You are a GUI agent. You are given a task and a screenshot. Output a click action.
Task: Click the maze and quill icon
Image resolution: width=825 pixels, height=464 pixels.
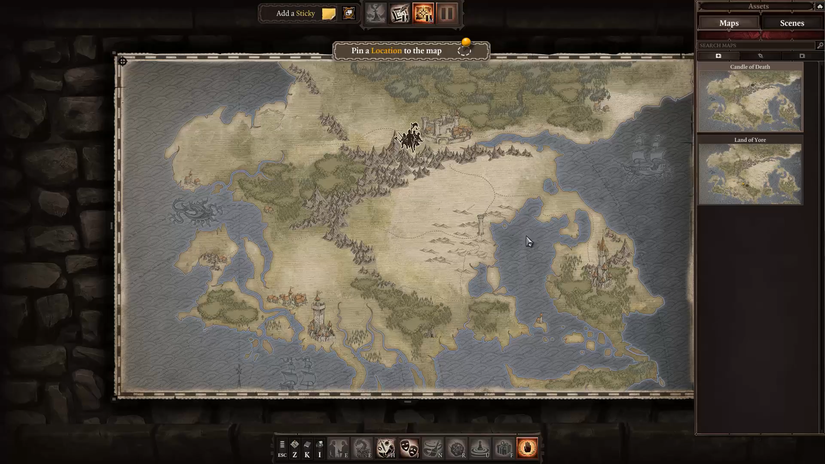point(399,14)
